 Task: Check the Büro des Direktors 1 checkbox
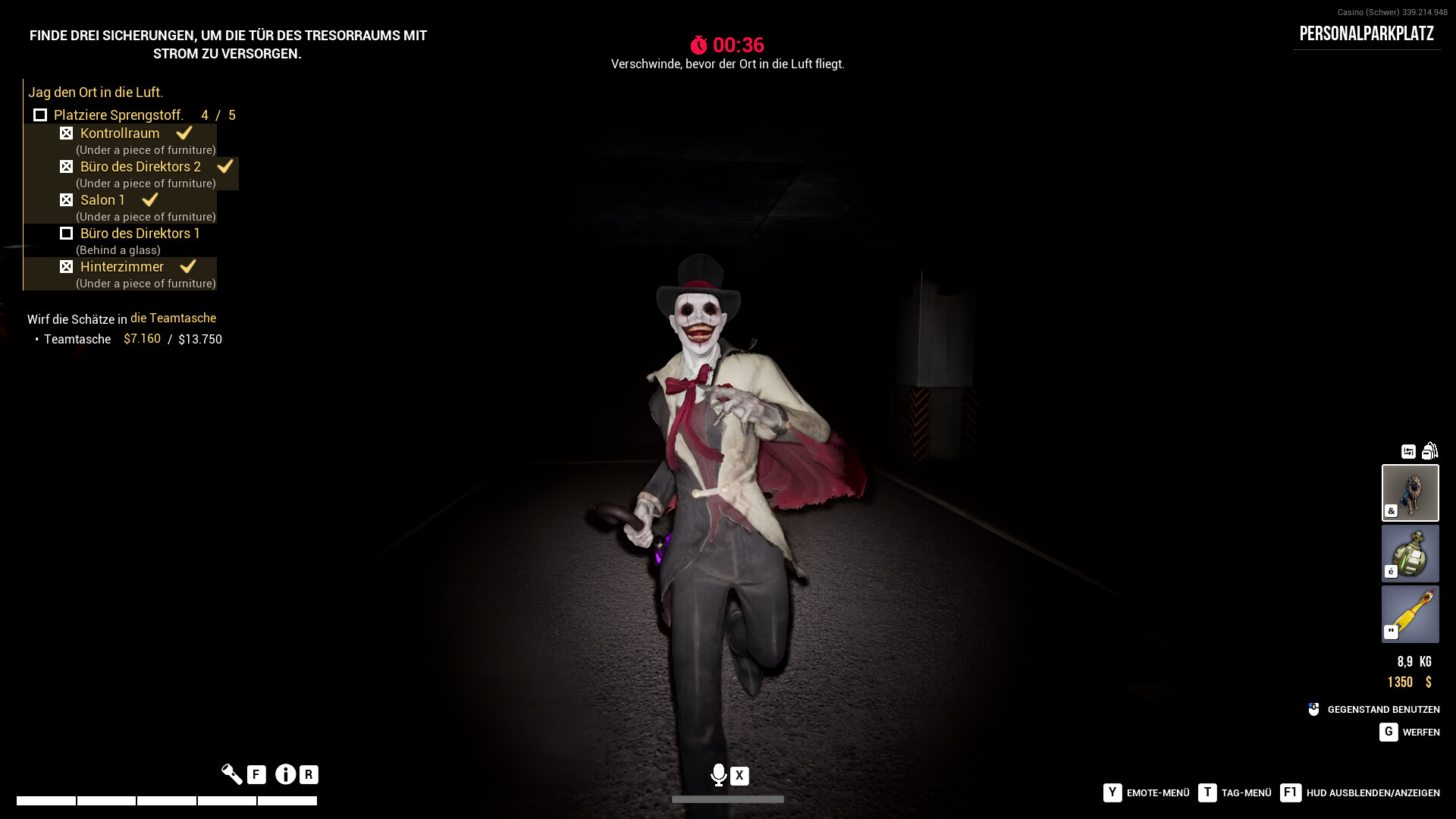[67, 233]
